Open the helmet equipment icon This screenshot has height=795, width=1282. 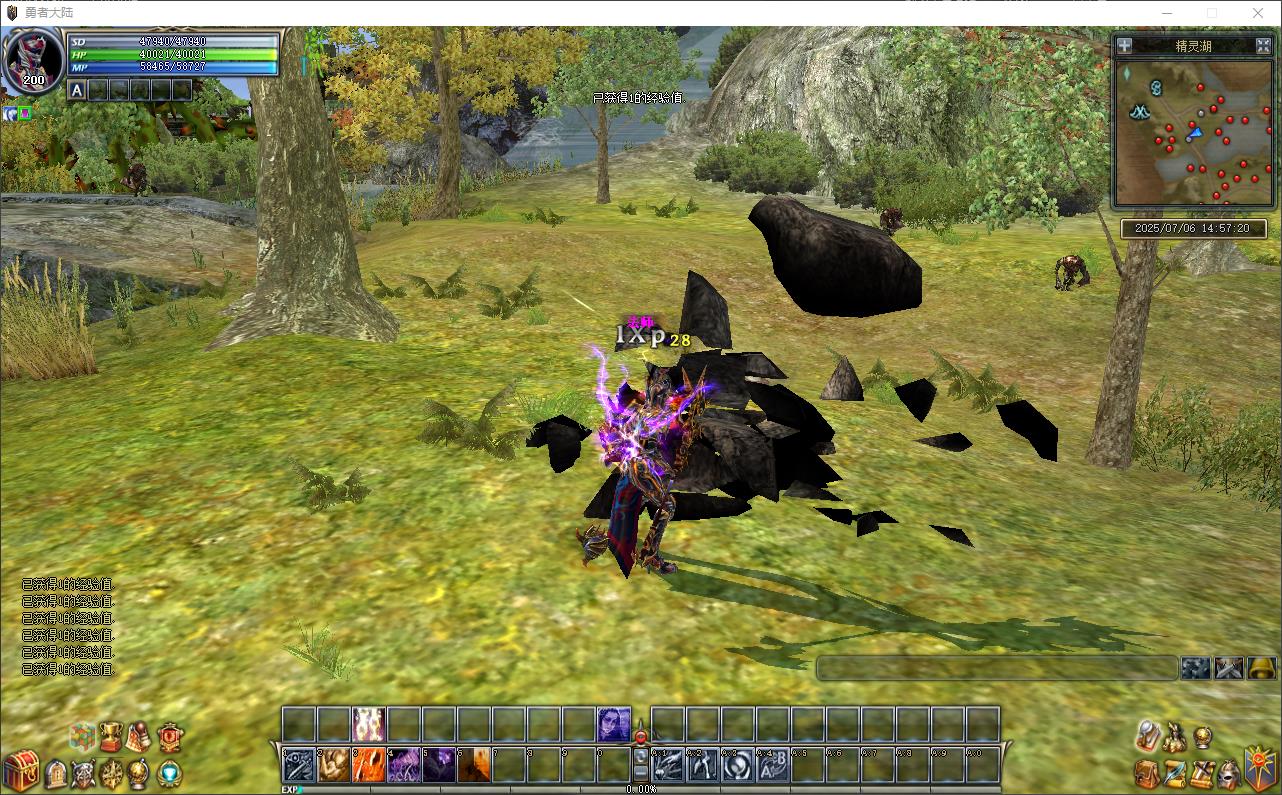(1230, 773)
